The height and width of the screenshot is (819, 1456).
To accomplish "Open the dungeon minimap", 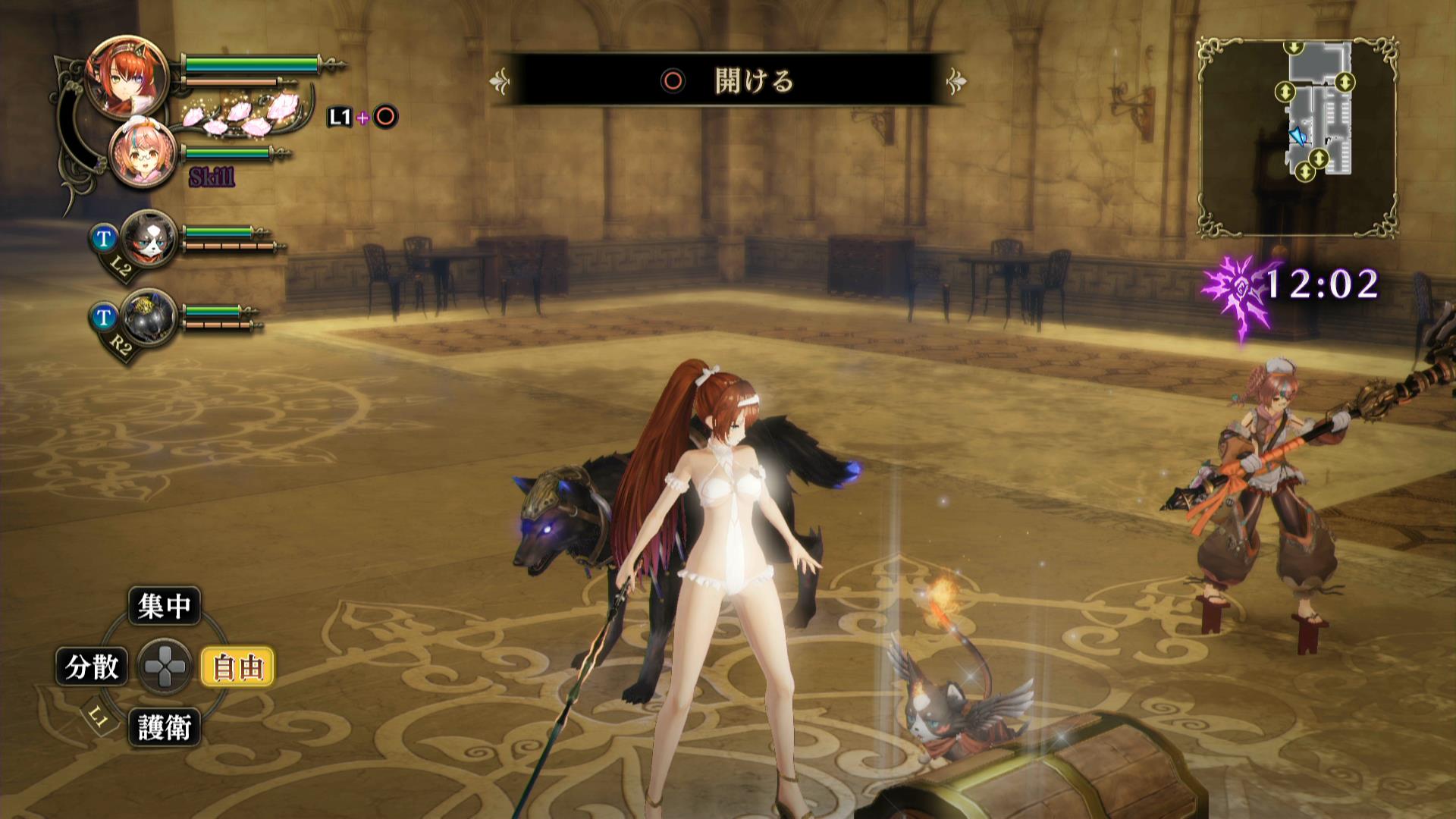I will click(1298, 138).
